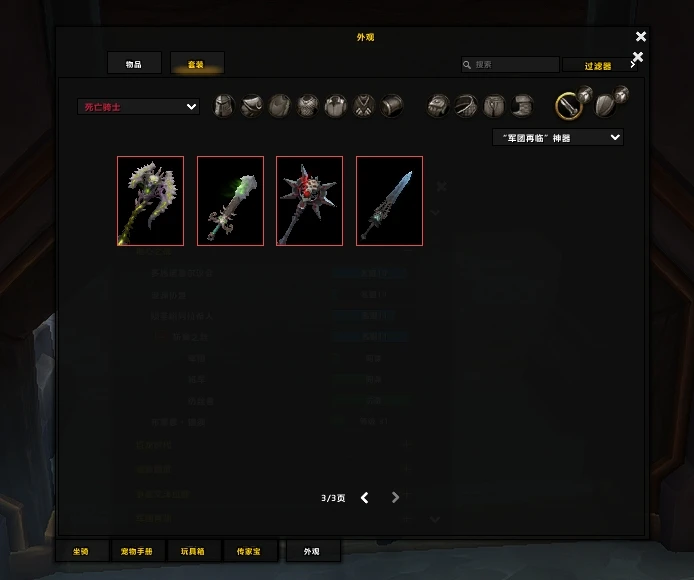Switch to the 宠物手册 pet journal tab

point(137,551)
